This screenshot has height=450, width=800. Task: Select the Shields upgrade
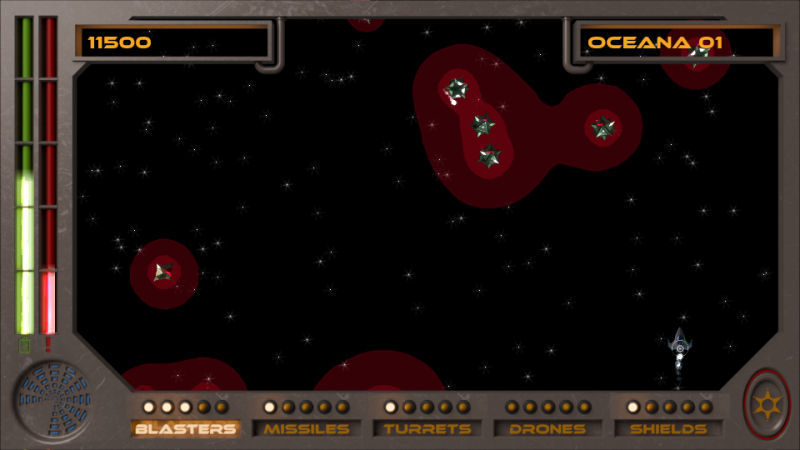(x=669, y=429)
